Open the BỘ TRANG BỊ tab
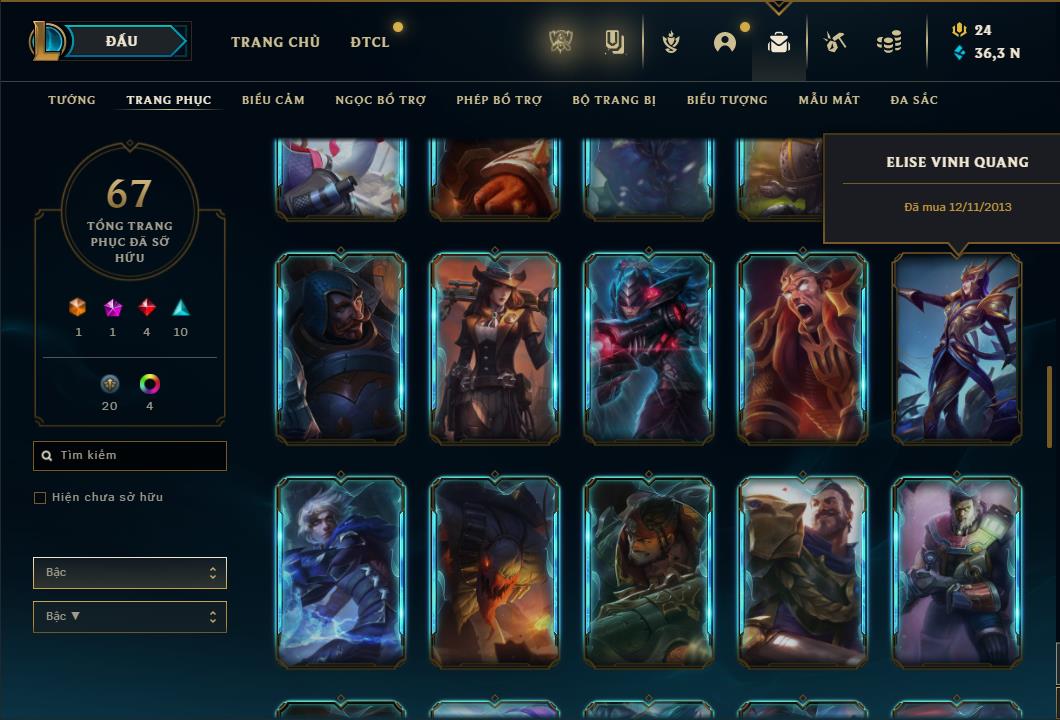Screen dimensions: 1060x720 [x=614, y=100]
